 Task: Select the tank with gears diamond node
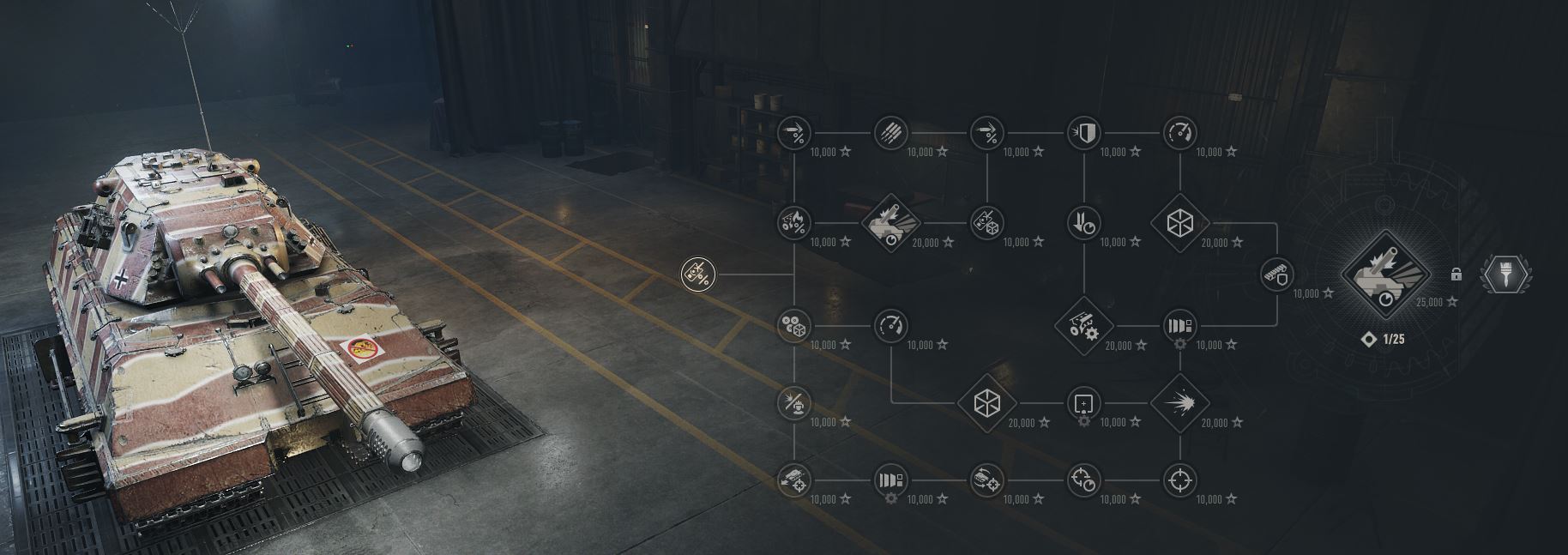(1083, 326)
